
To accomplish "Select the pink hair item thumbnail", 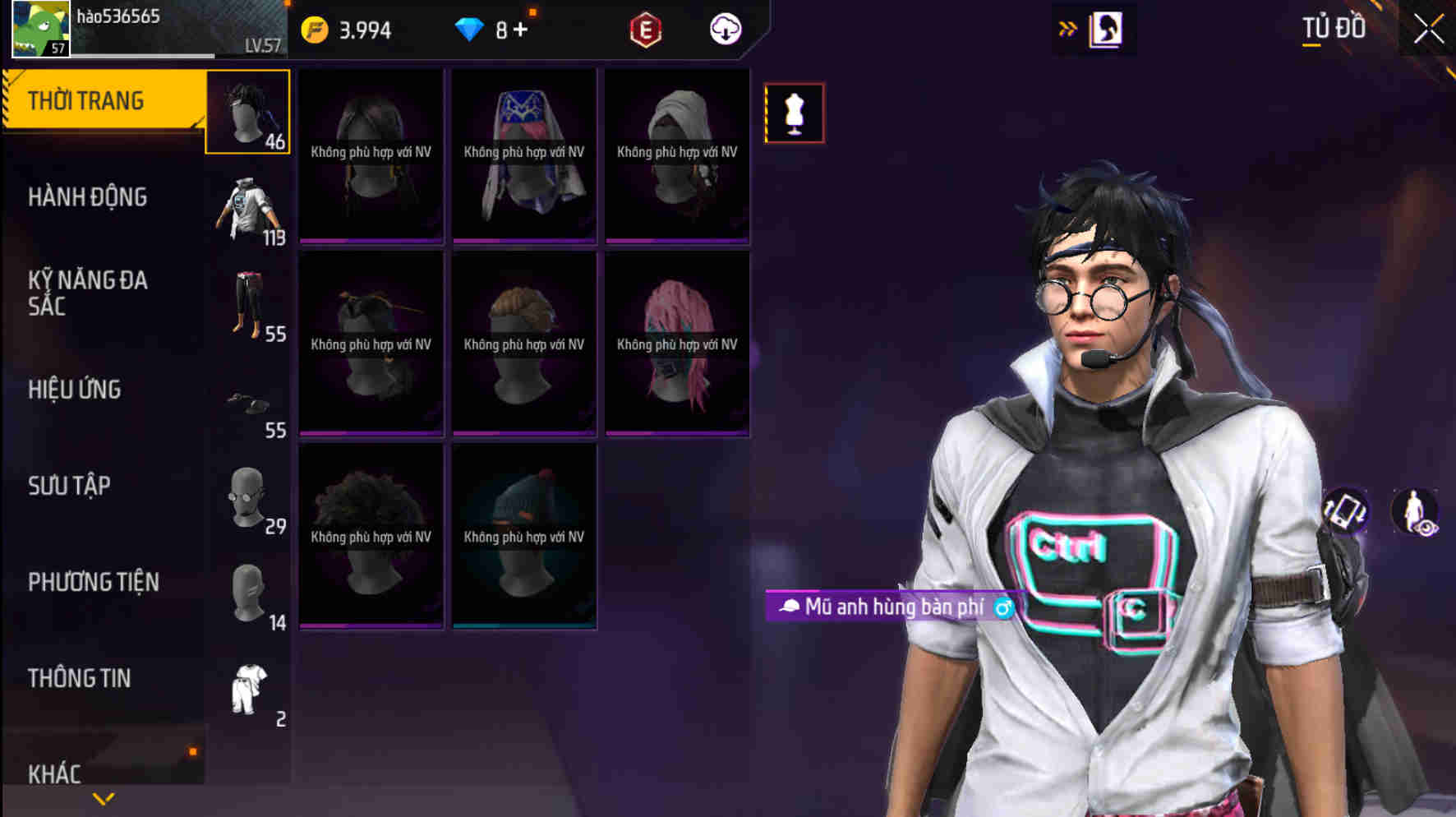I will tap(677, 345).
